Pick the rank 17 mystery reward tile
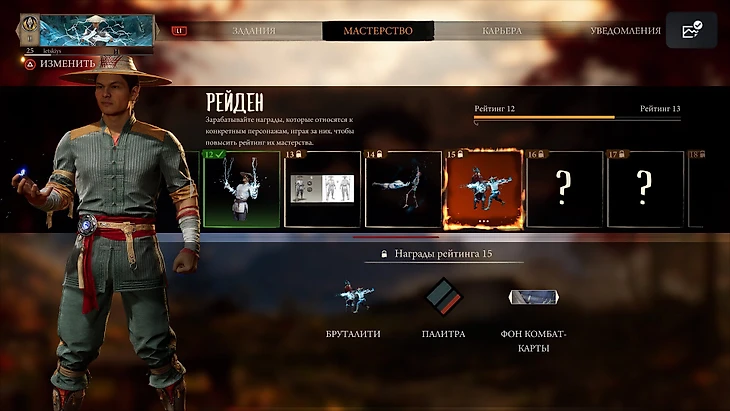The image size is (730, 411). point(645,188)
